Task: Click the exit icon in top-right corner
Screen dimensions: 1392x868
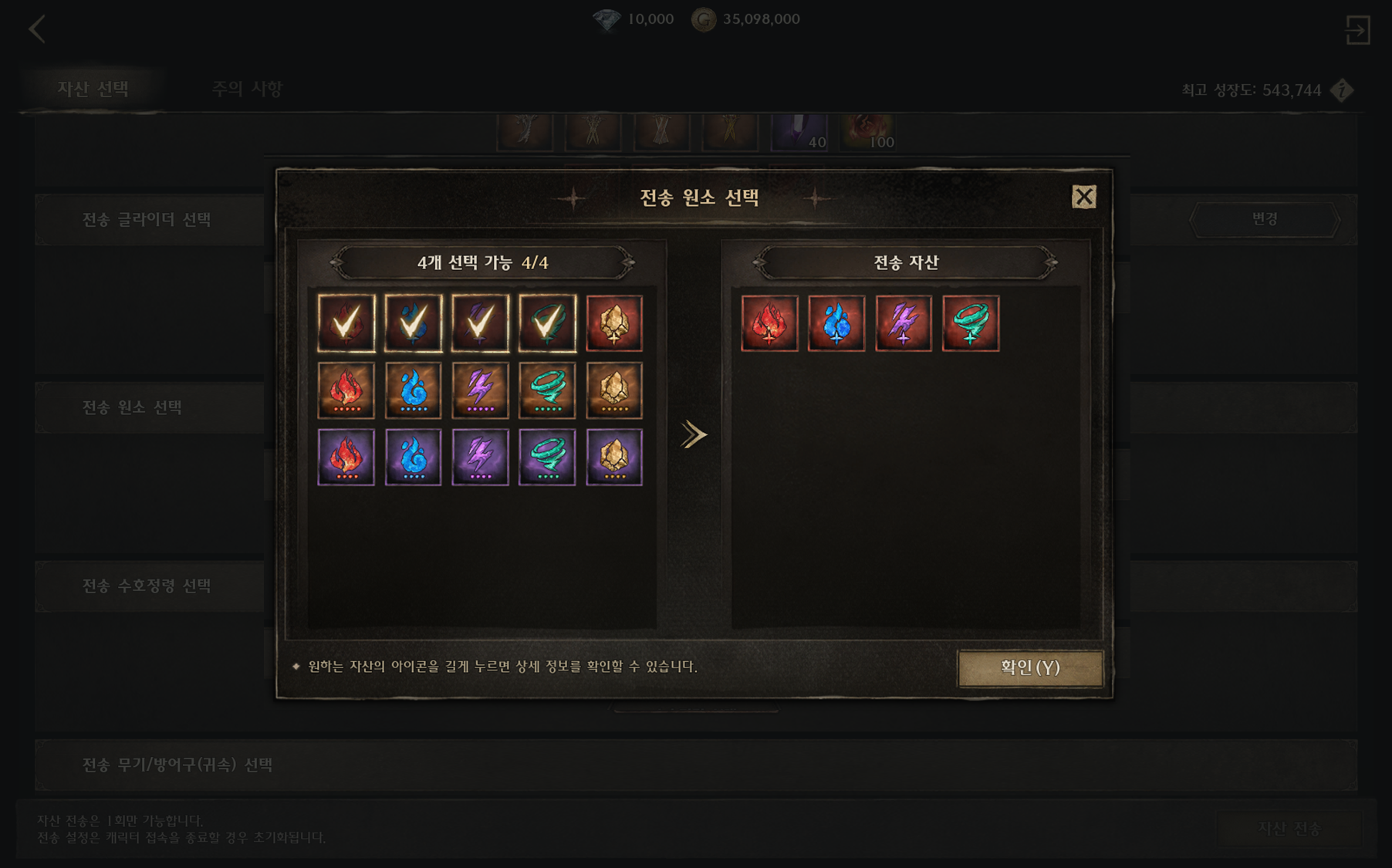Action: coord(1357,31)
